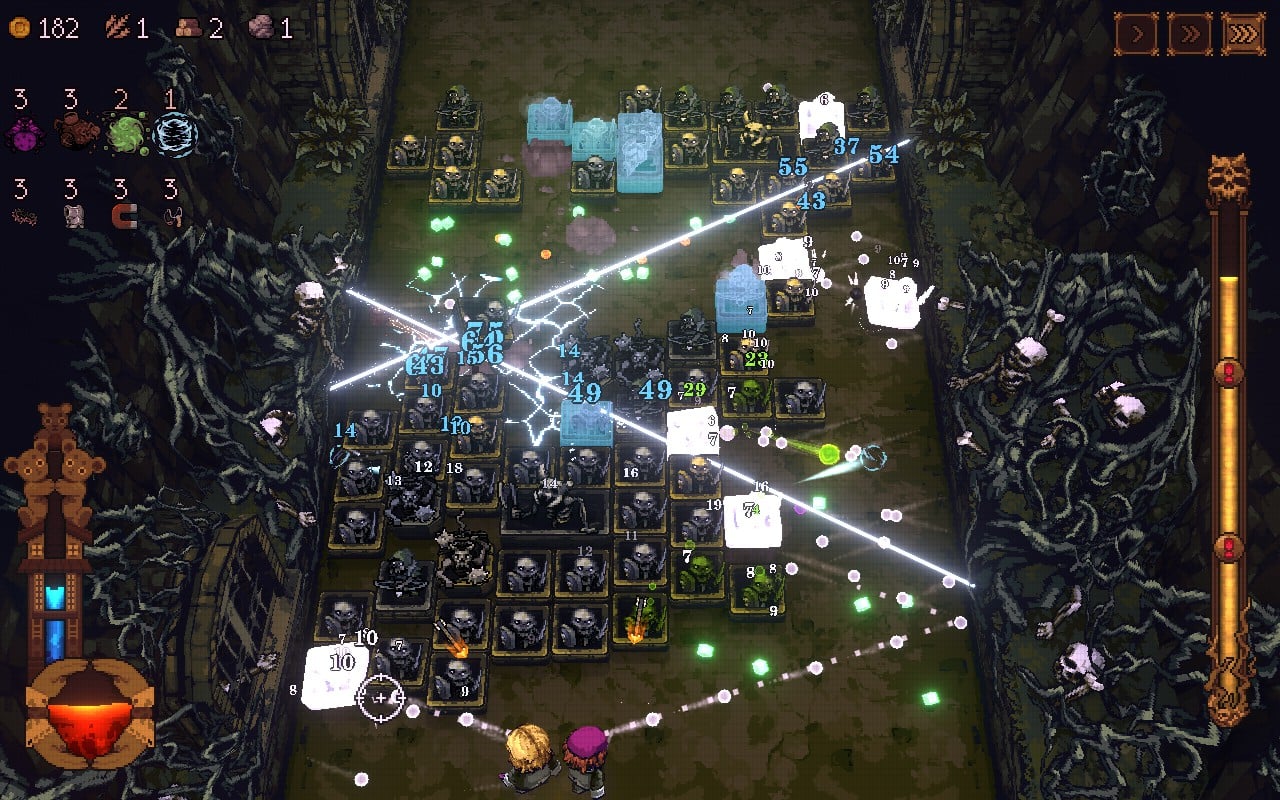
Task: Toggle triple-speed fast forward
Action: tap(1245, 33)
